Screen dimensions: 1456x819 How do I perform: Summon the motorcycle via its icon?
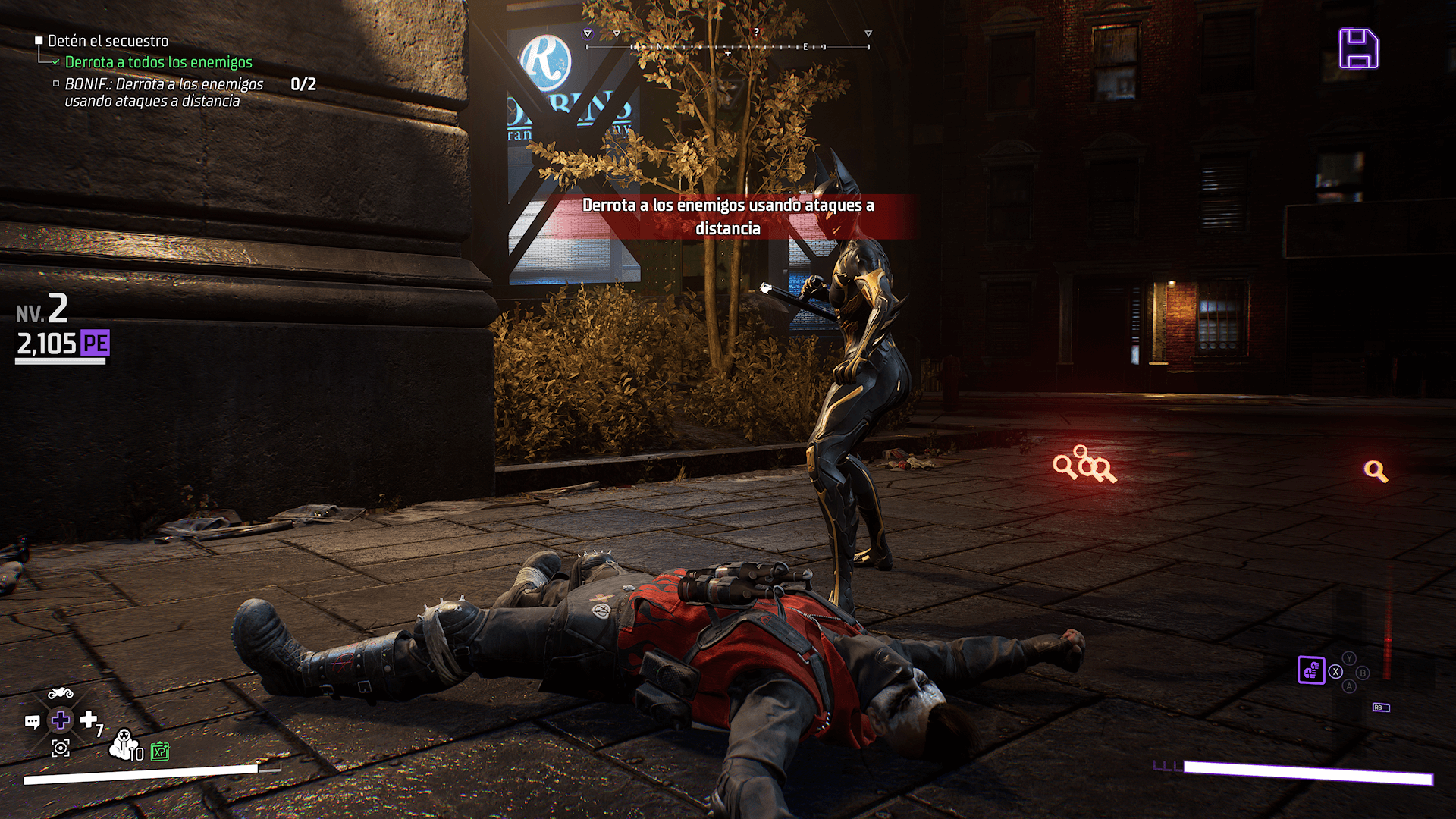click(61, 693)
